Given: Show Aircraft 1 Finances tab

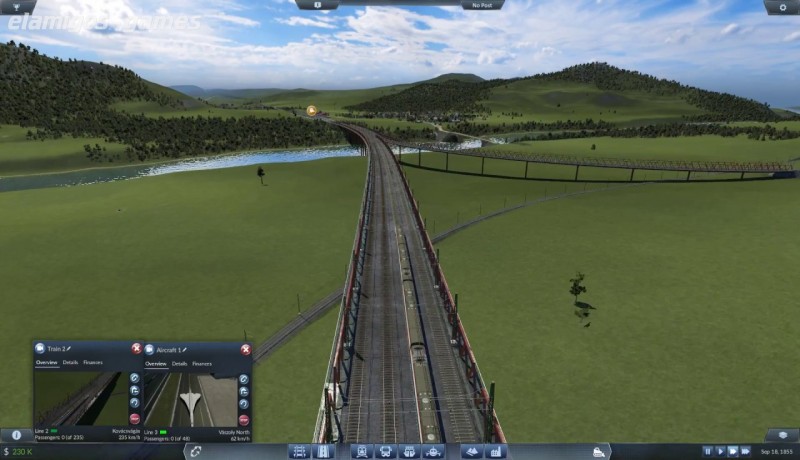Looking at the screenshot, I should (202, 364).
